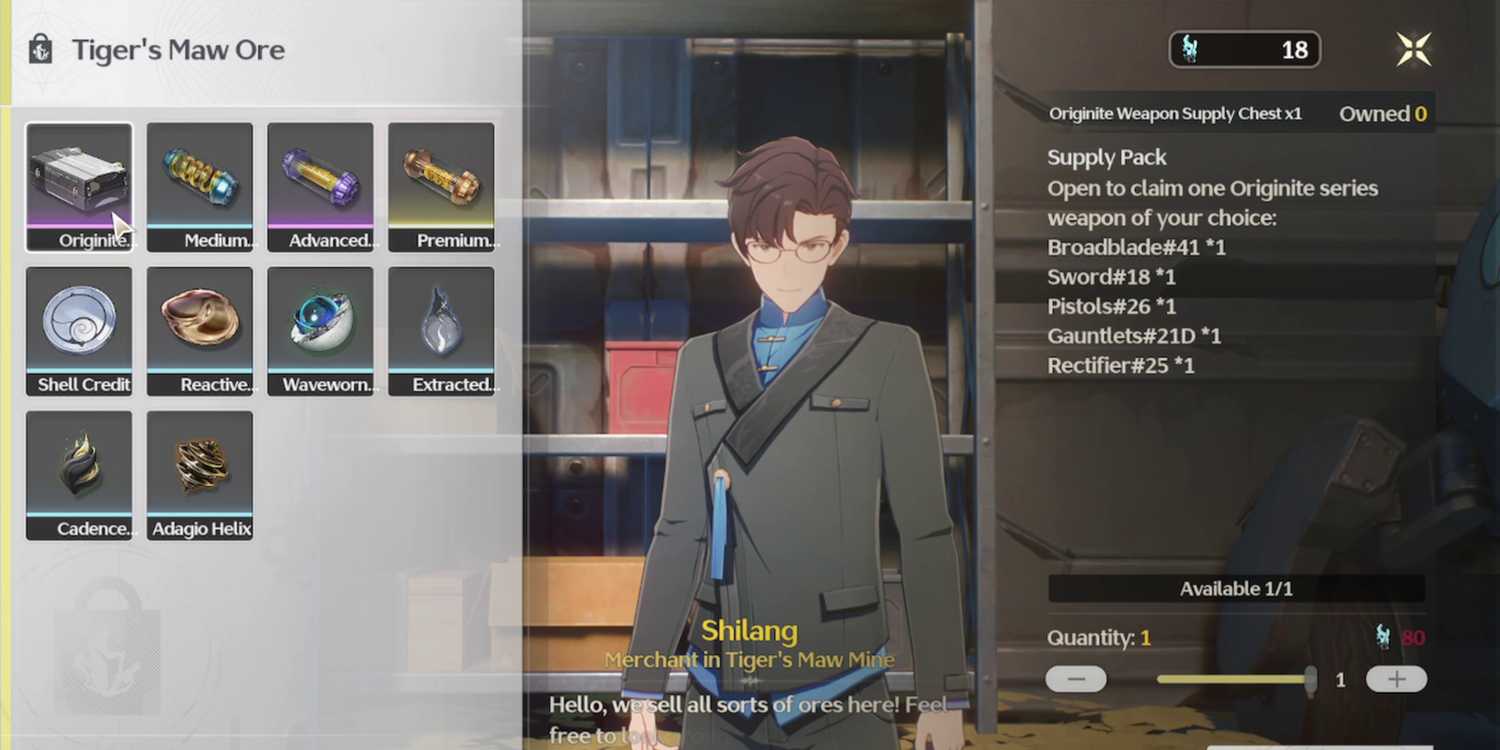The height and width of the screenshot is (750, 1500).
Task: Pick the Premium gold tube item
Action: pyautogui.click(x=441, y=187)
